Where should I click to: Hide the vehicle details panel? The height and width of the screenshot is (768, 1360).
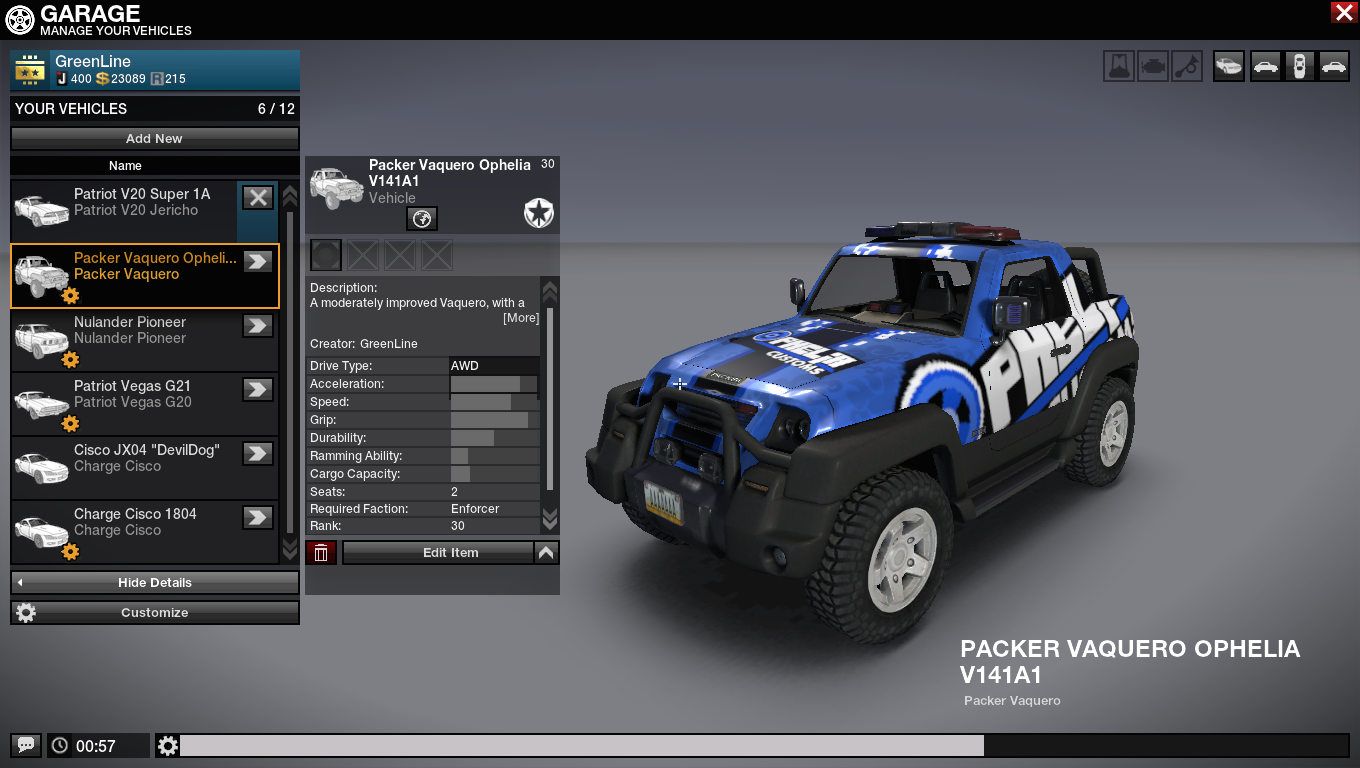coord(155,583)
